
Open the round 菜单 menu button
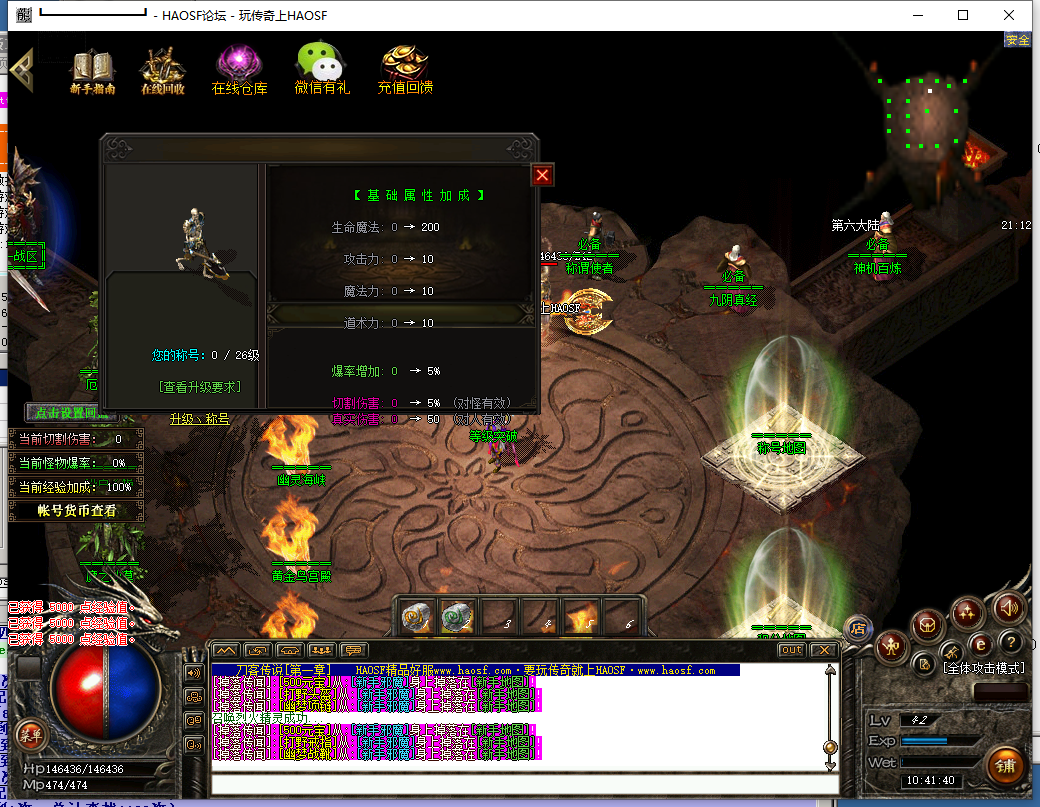coord(31,734)
